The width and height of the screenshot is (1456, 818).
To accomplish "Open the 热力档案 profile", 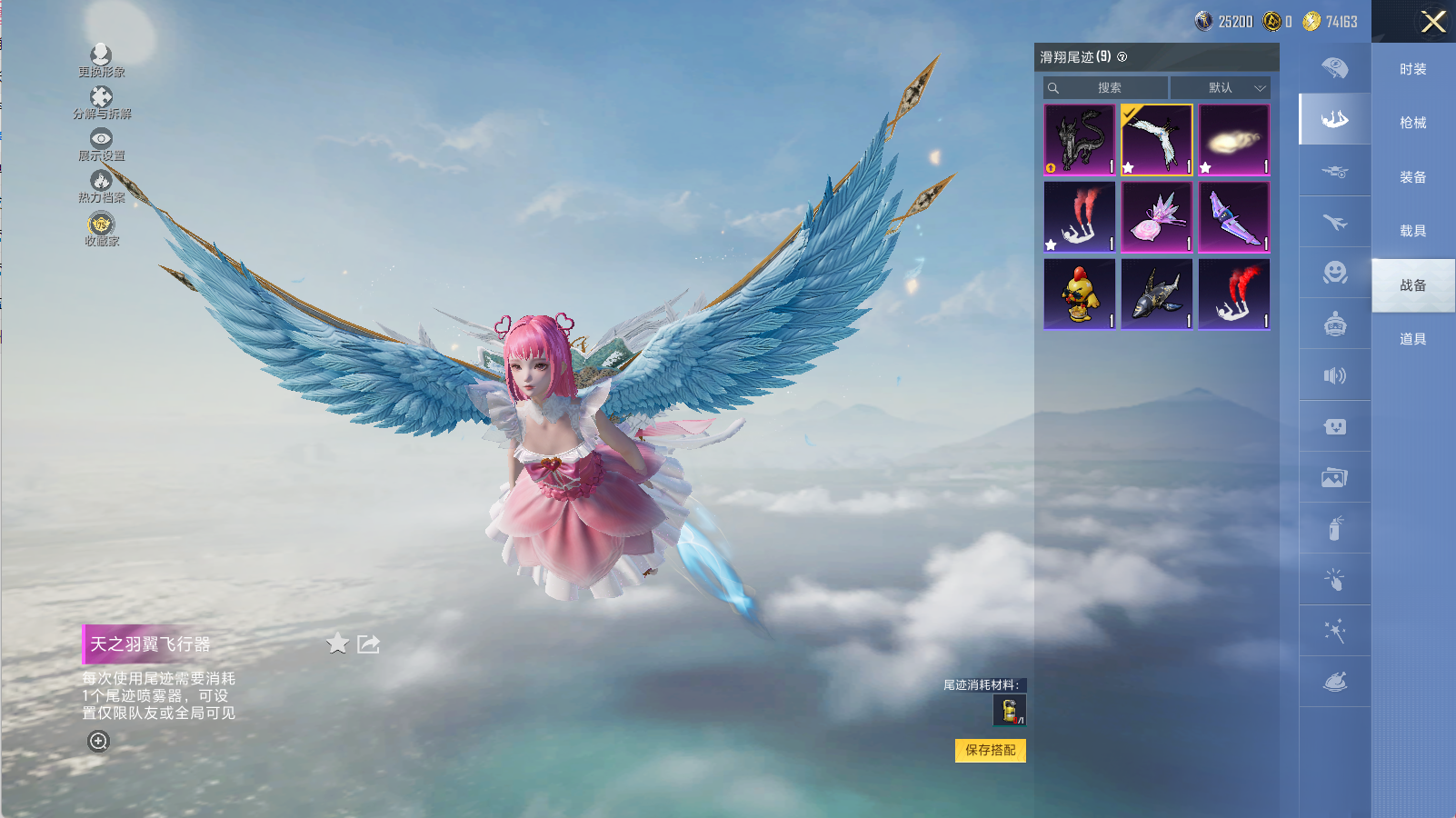I will point(101,186).
